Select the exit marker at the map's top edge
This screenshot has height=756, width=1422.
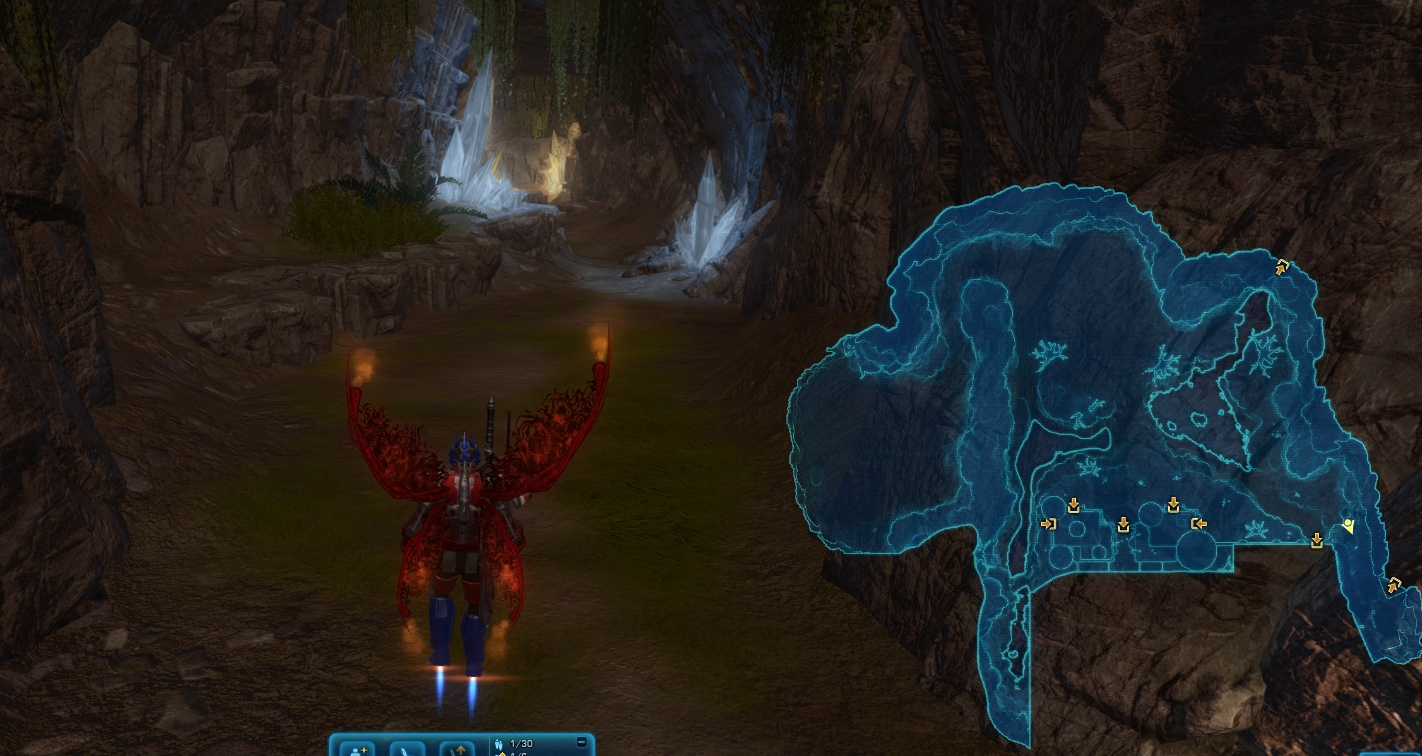click(x=1283, y=267)
